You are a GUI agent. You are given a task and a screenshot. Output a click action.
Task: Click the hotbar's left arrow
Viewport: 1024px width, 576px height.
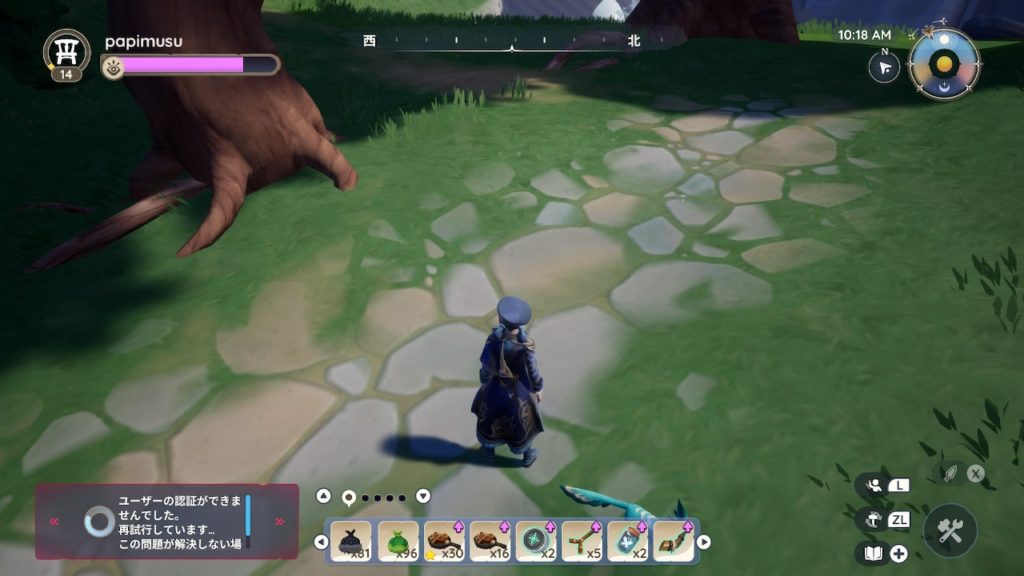pos(321,542)
